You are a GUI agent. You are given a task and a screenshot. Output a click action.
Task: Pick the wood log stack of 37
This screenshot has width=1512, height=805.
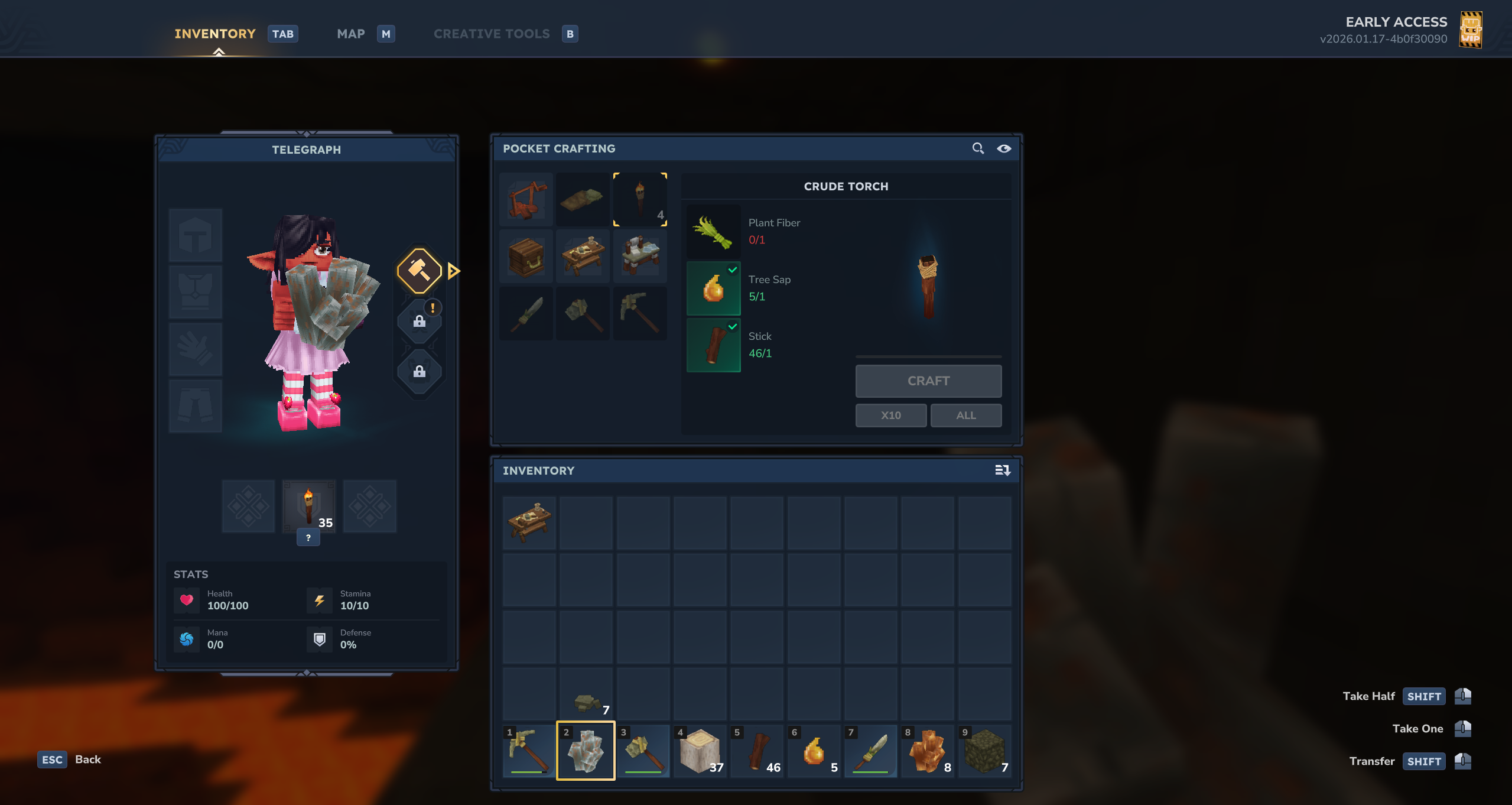(x=700, y=751)
